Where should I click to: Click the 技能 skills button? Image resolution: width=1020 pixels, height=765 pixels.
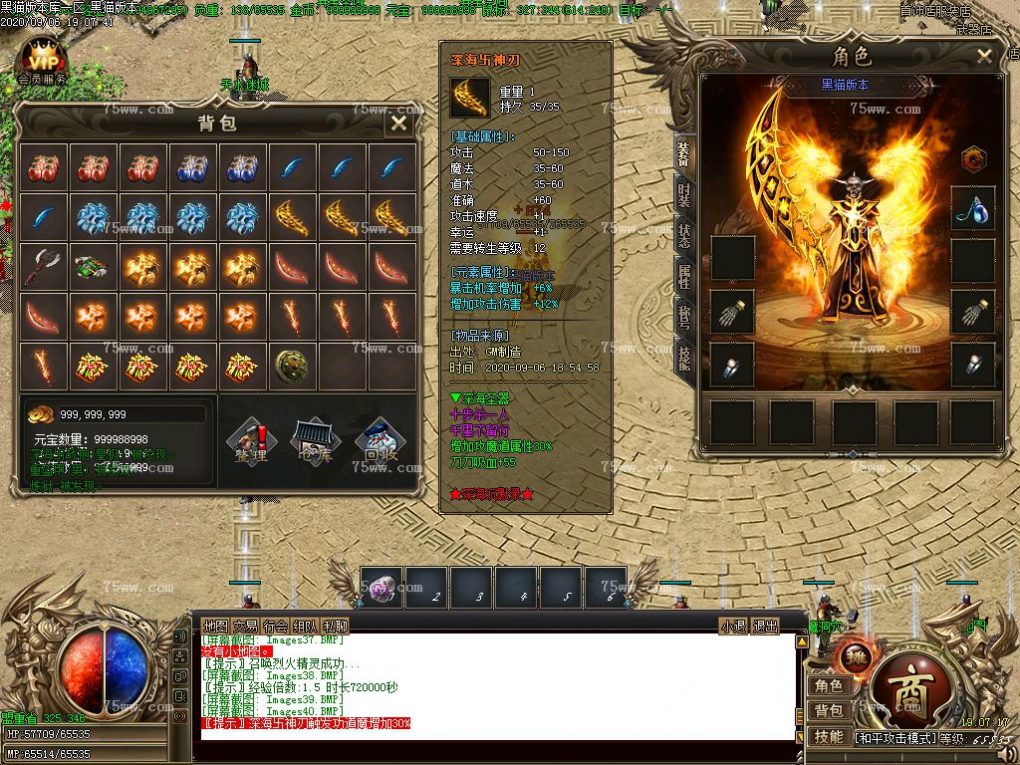pyautogui.click(x=828, y=737)
